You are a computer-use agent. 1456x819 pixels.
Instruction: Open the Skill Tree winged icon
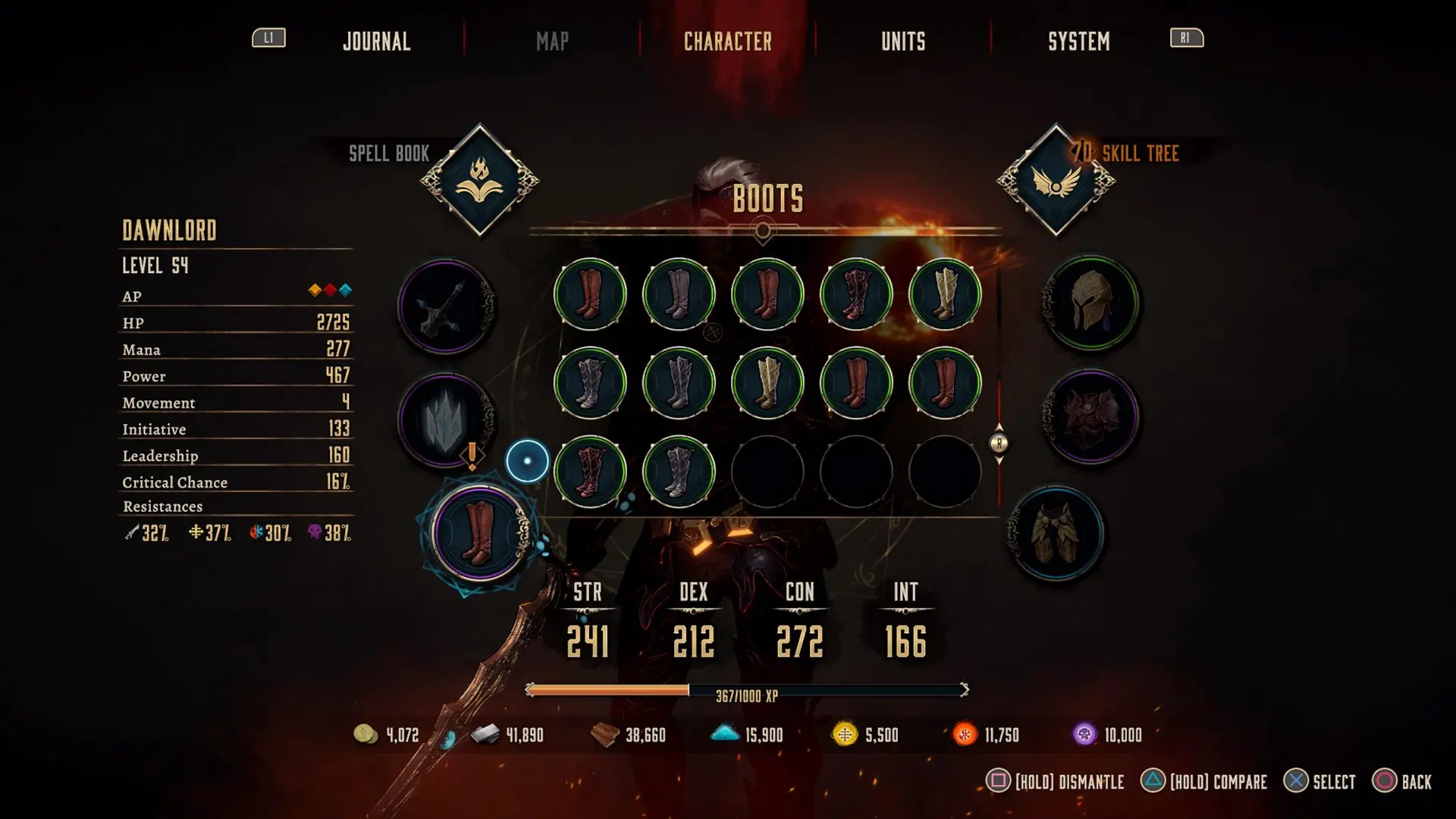[x=1056, y=180]
